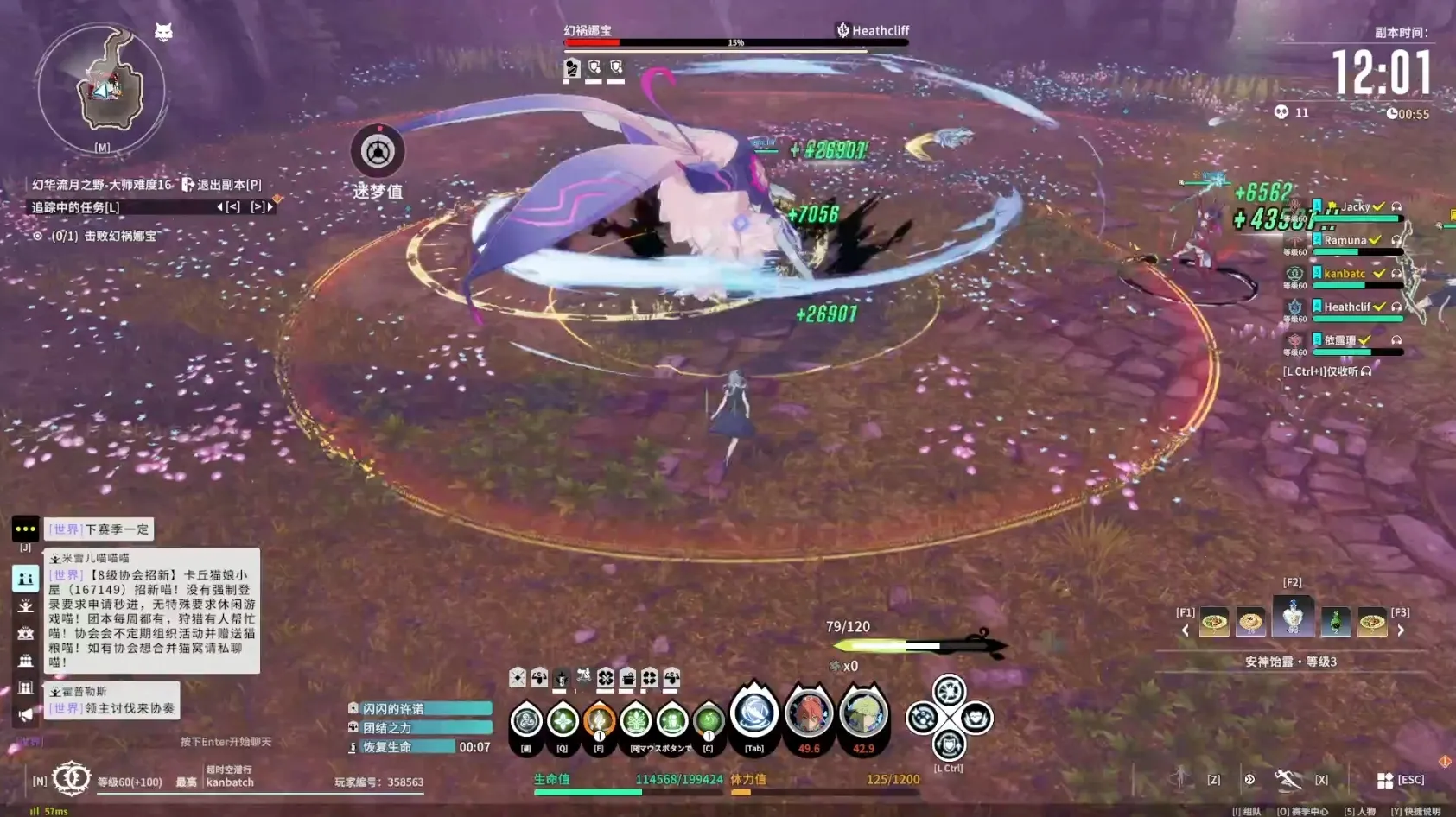Open the chat menu three-dots button
The image size is (1456, 817).
(x=25, y=529)
